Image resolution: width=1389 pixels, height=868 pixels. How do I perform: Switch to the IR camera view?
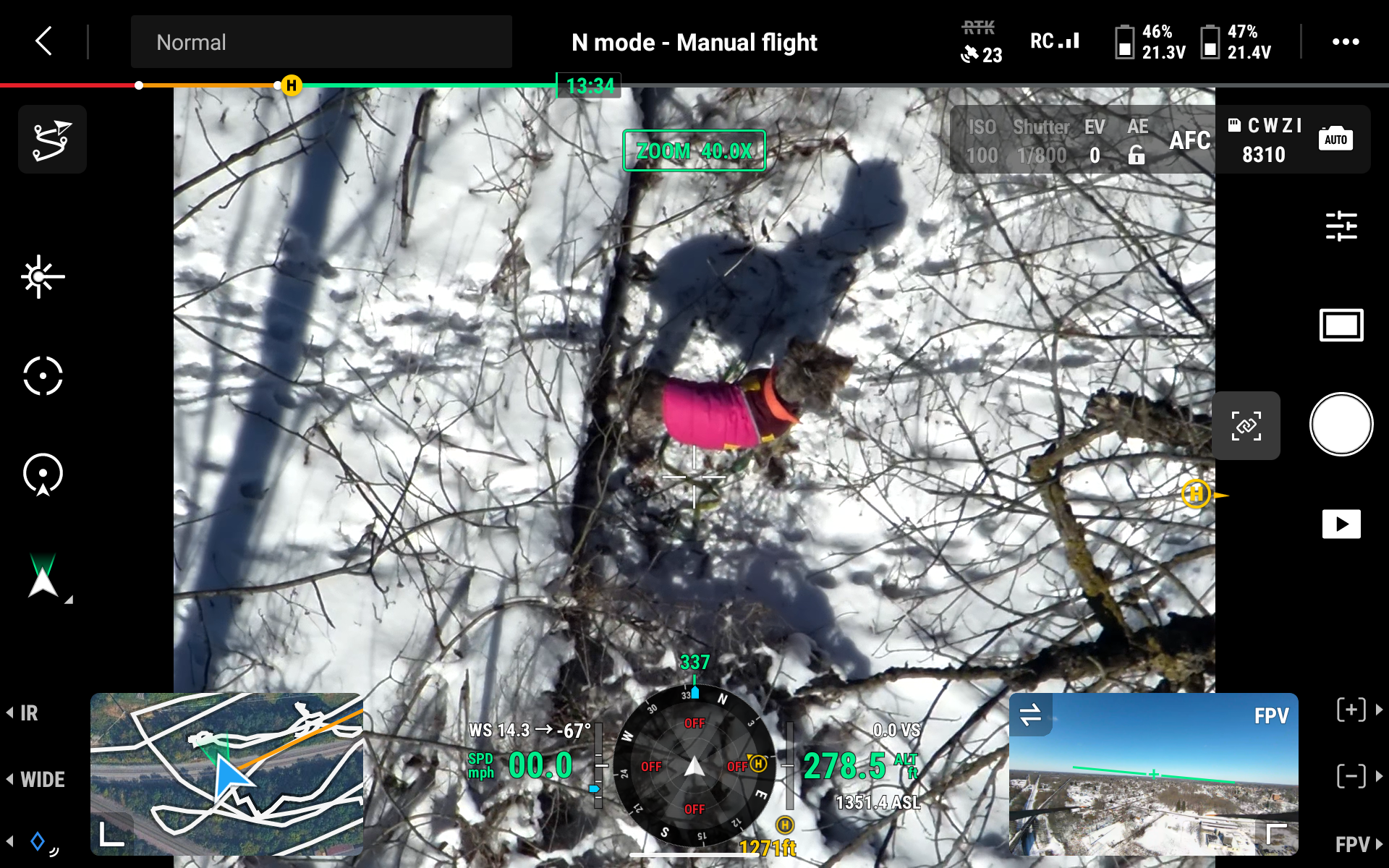pyautogui.click(x=29, y=713)
